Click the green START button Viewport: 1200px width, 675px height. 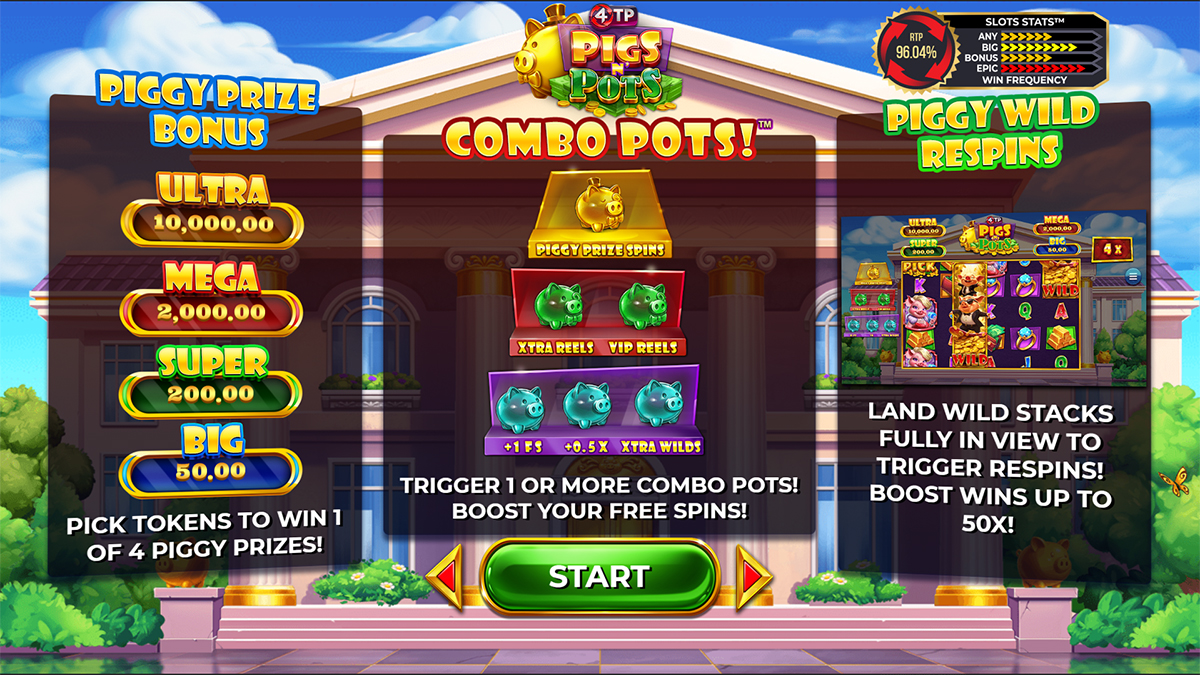[599, 577]
